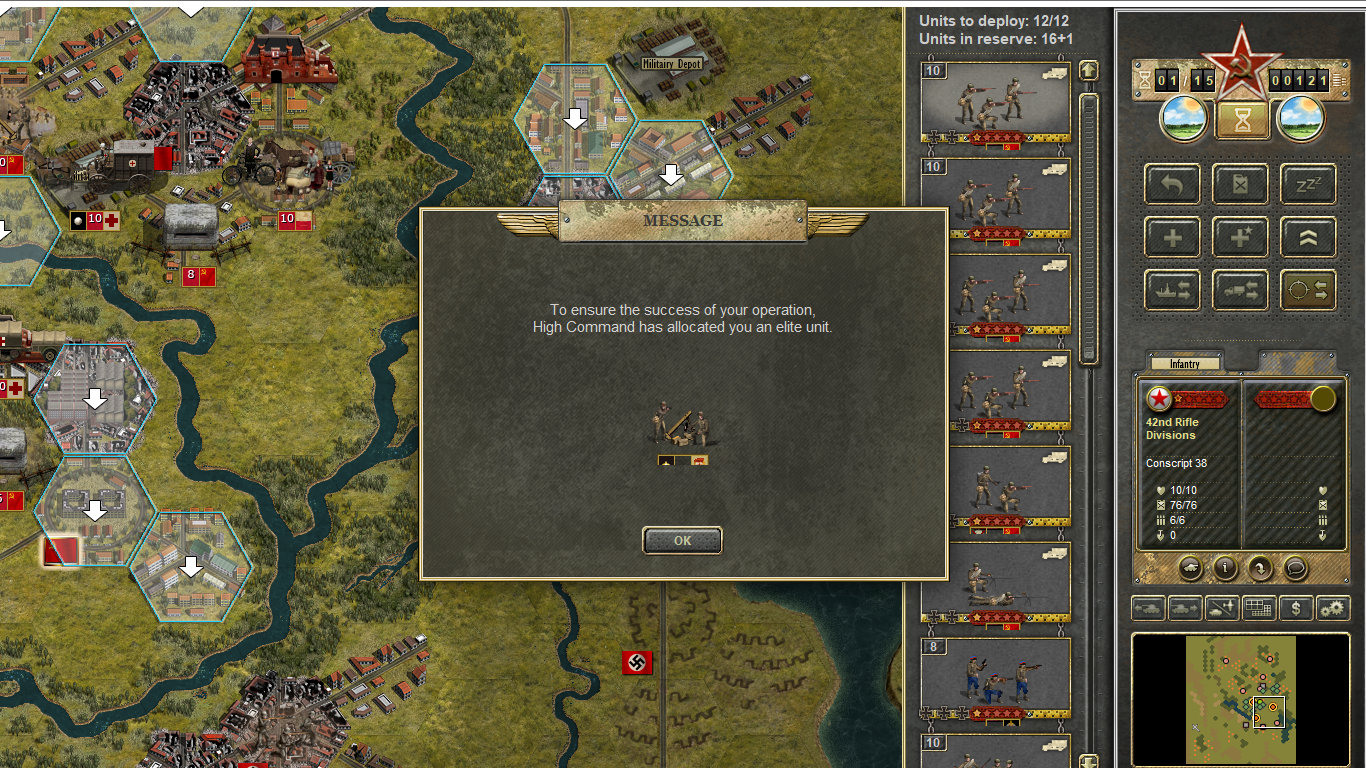Screen dimensions: 1366x768
Task: Click the plain plus replacements button
Action: pyautogui.click(x=1172, y=238)
